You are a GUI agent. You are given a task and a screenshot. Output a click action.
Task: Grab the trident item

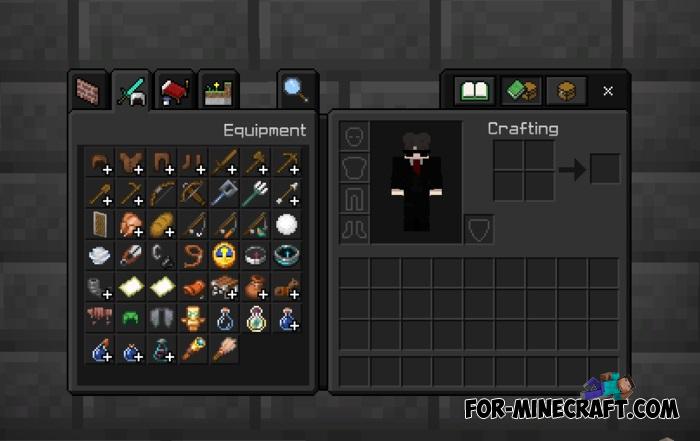(257, 192)
